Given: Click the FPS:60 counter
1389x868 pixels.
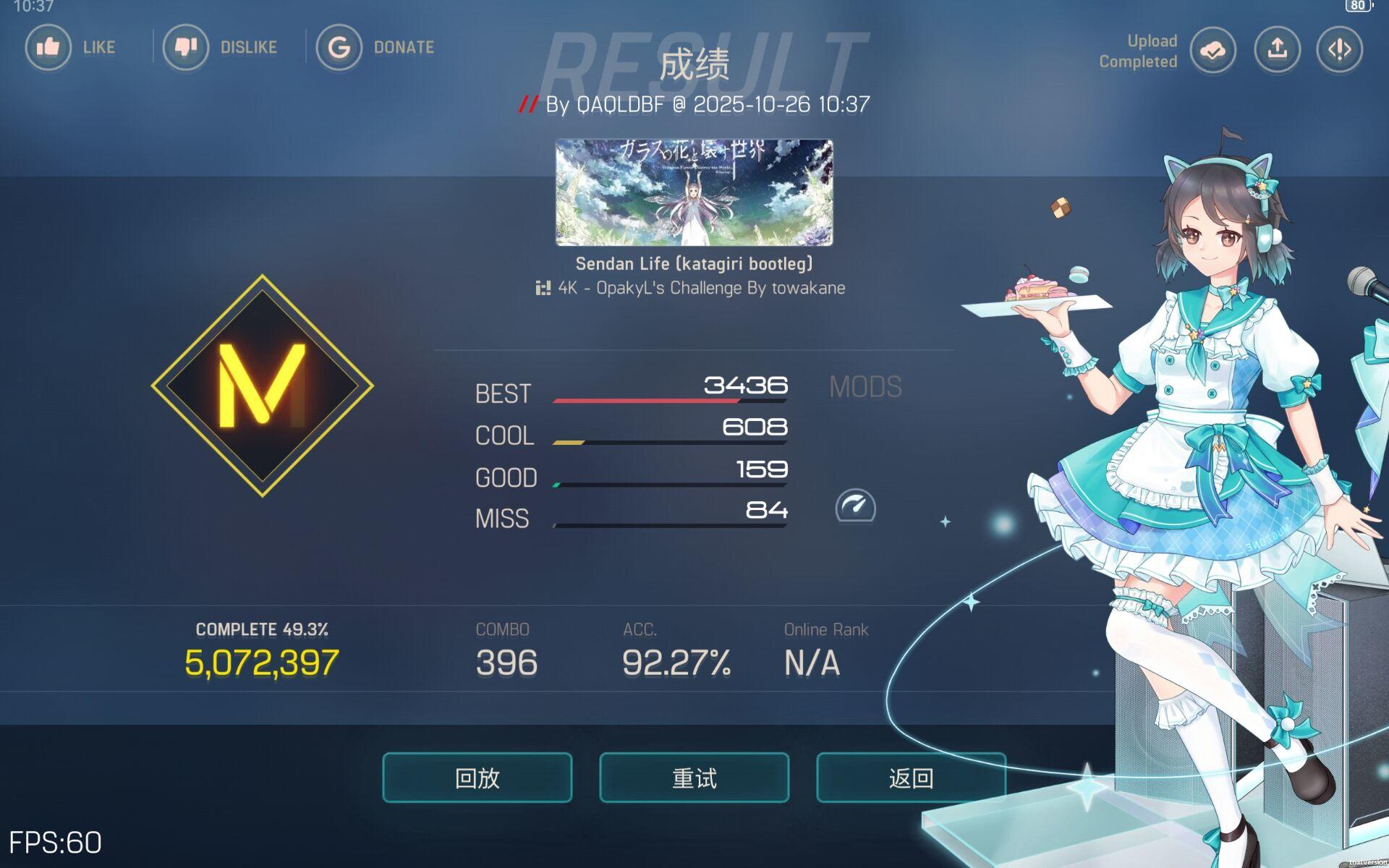Looking at the screenshot, I should click(56, 841).
